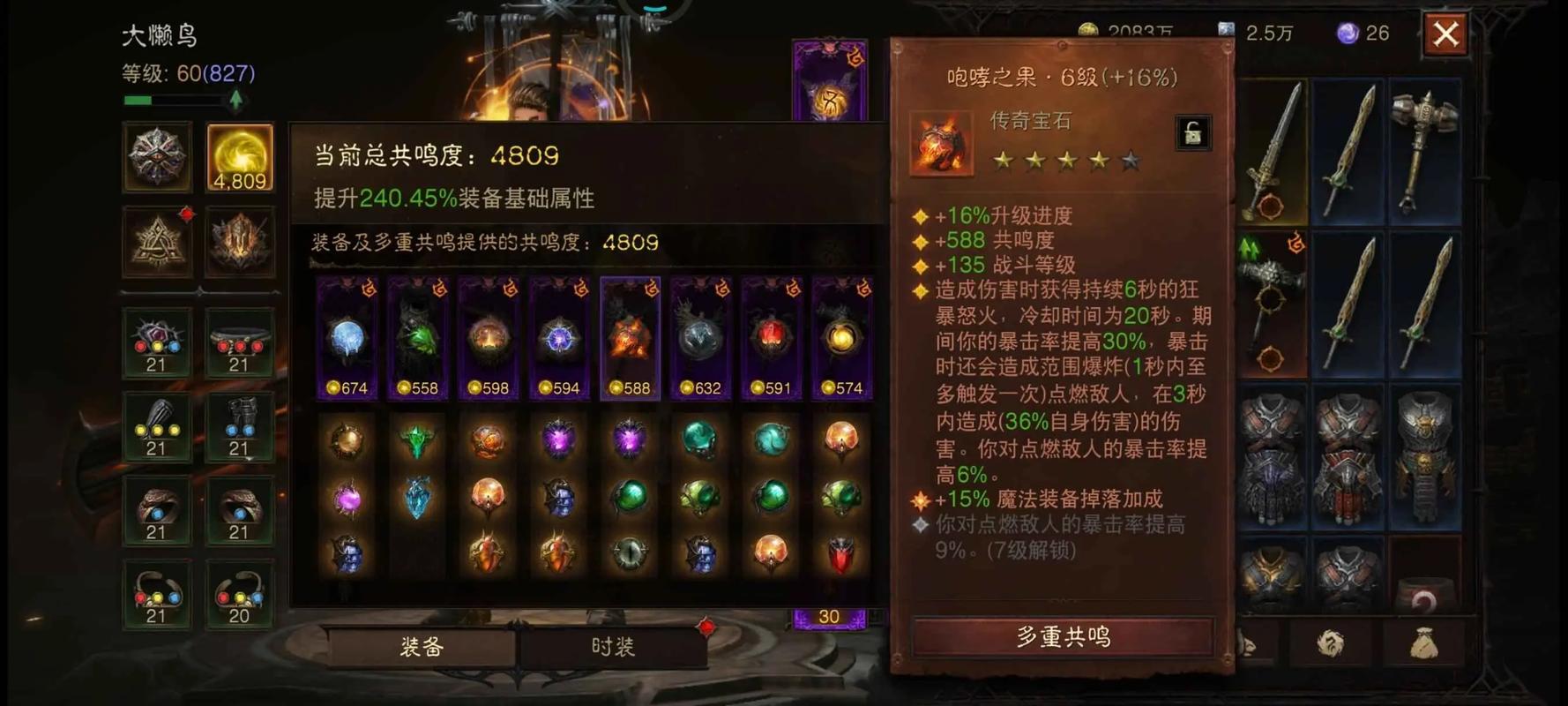The width and height of the screenshot is (1568, 706).
Task: Select the blue gem card valued 674
Action: coord(346,335)
